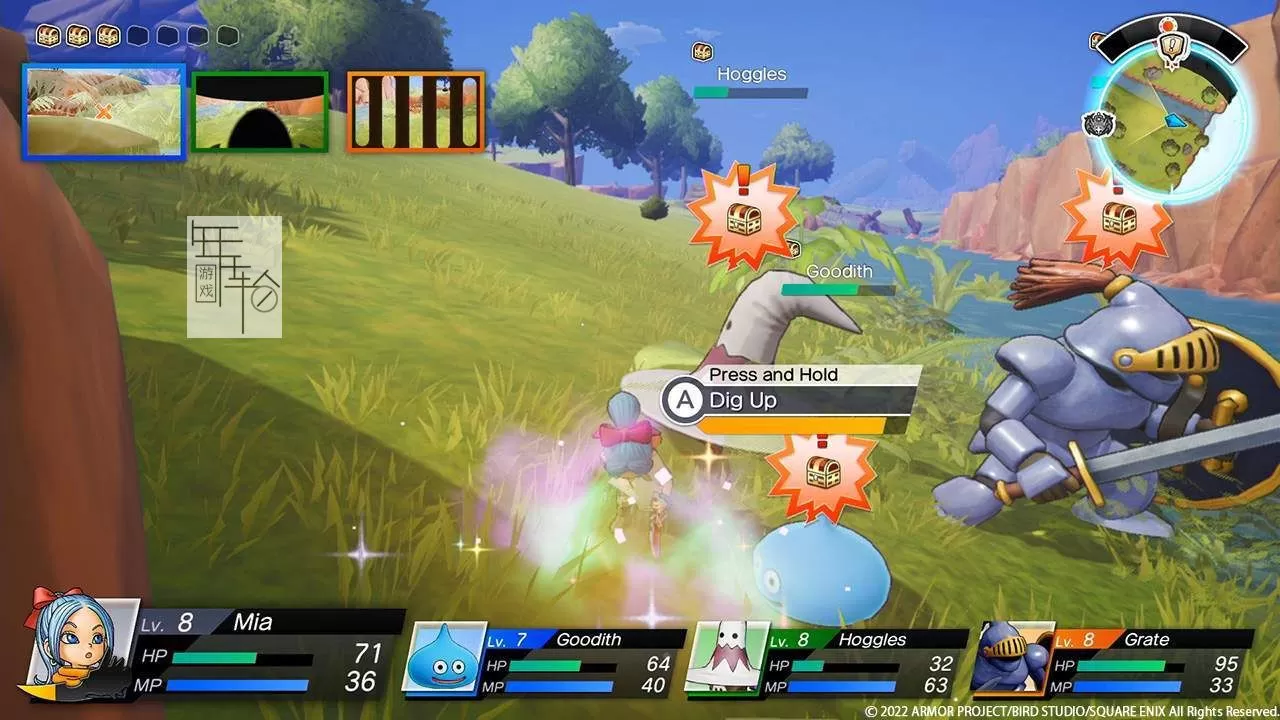The width and height of the screenshot is (1280, 720).
Task: Choose Hoggles' party portrait
Action: [727, 657]
